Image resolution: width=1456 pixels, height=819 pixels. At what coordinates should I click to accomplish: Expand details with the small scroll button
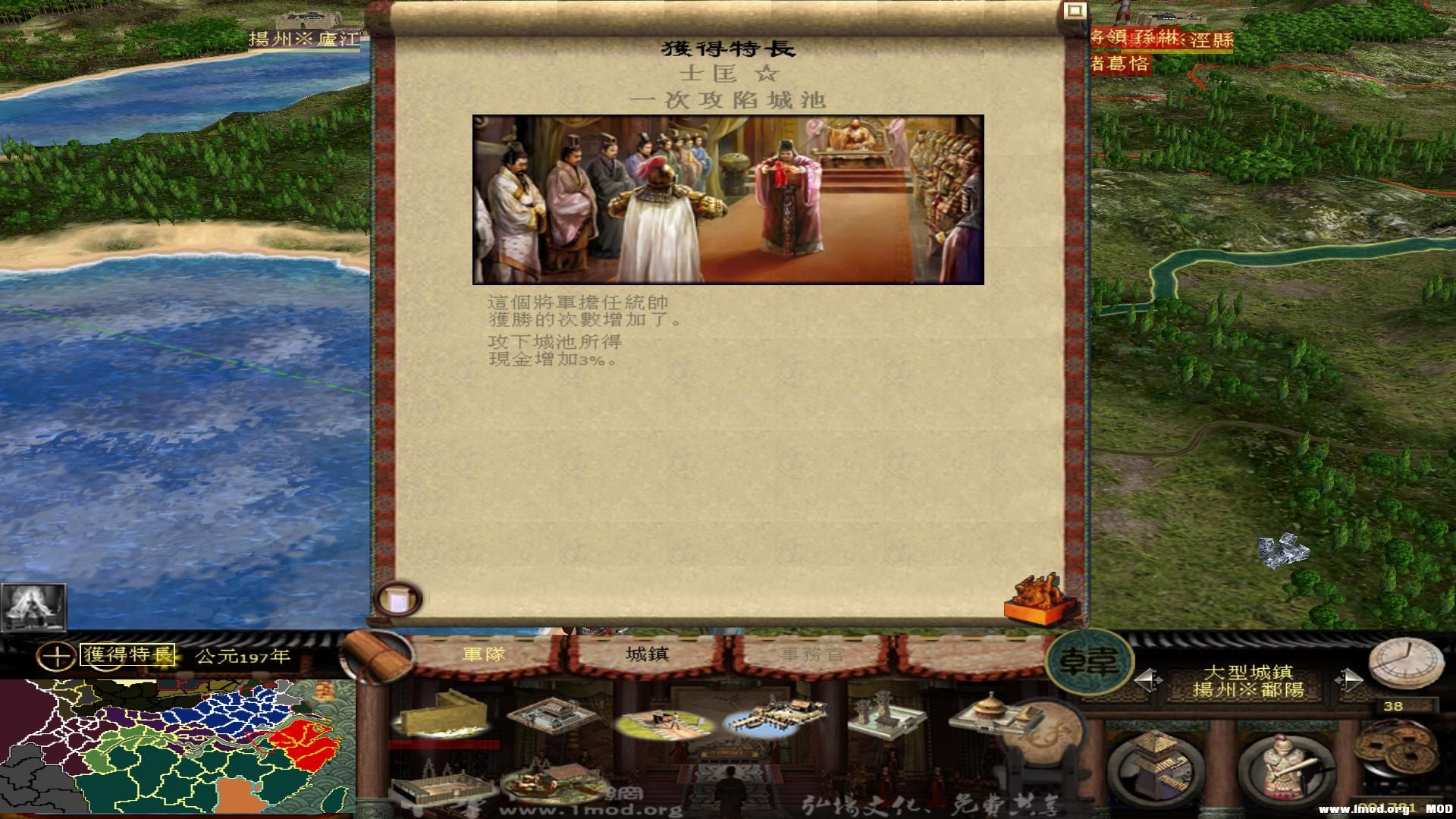point(398,600)
